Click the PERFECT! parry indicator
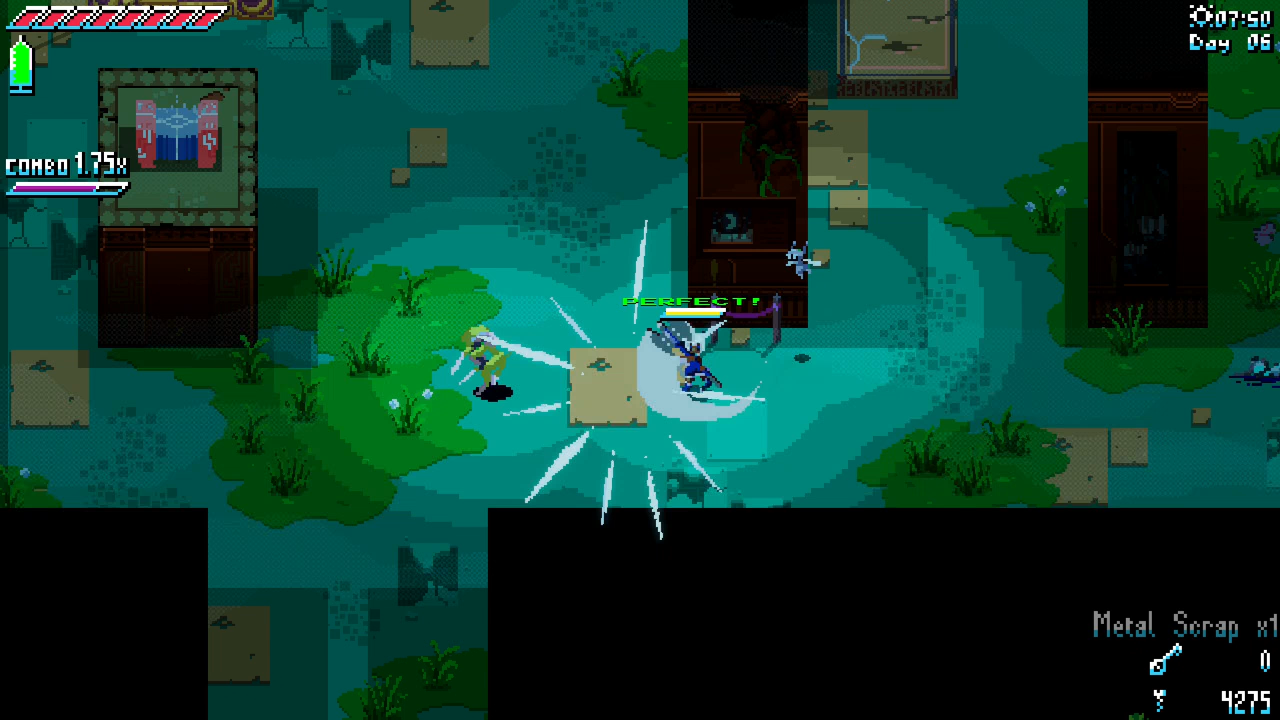Image resolution: width=1280 pixels, height=720 pixels. (690, 300)
